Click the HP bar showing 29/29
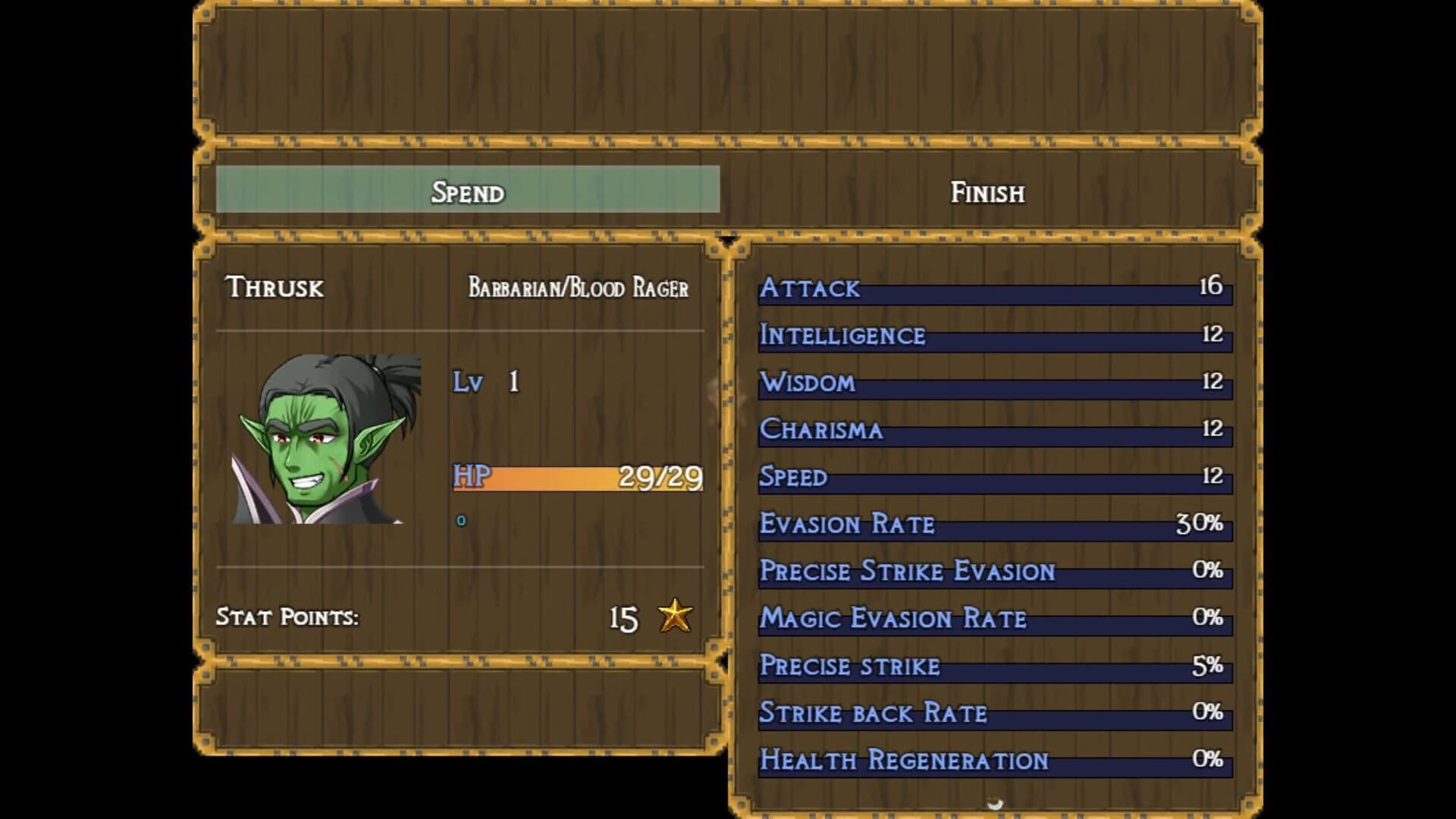Viewport: 1456px width, 819px height. pos(576,477)
